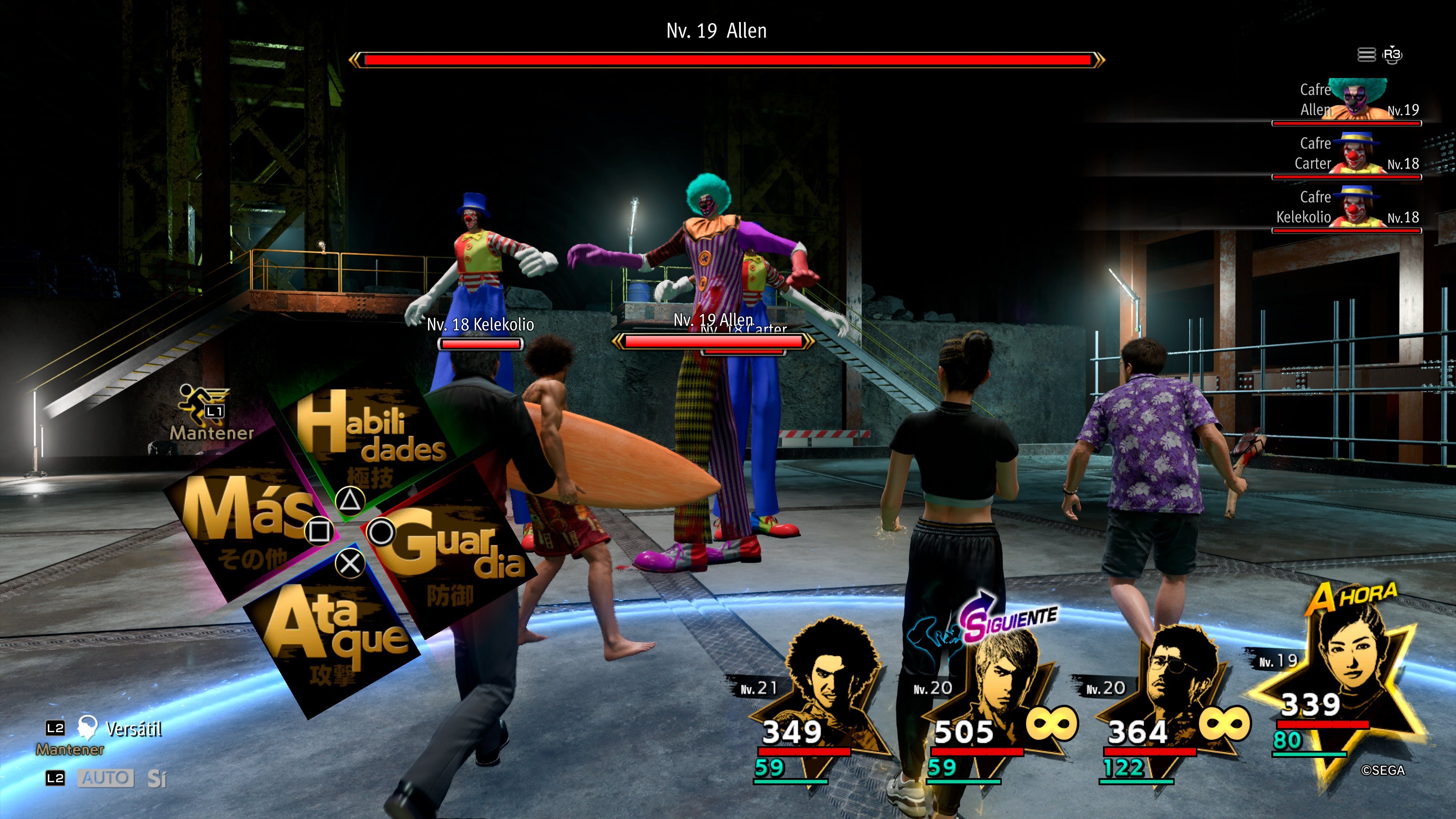This screenshot has width=1456, height=819.
Task: Toggle the AUTO battle setting
Action: [x=106, y=778]
